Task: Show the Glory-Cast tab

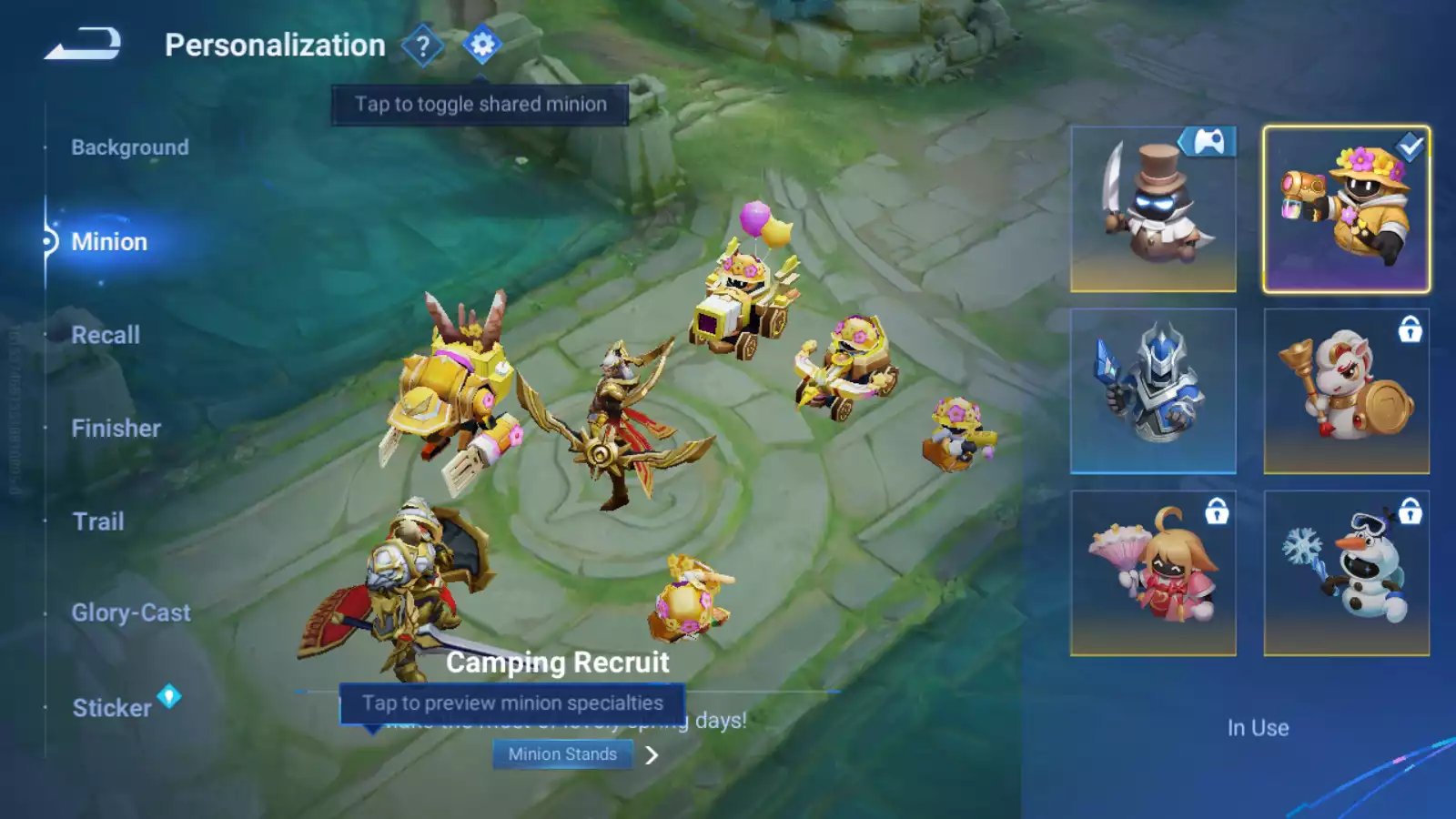Action: pyautogui.click(x=131, y=613)
